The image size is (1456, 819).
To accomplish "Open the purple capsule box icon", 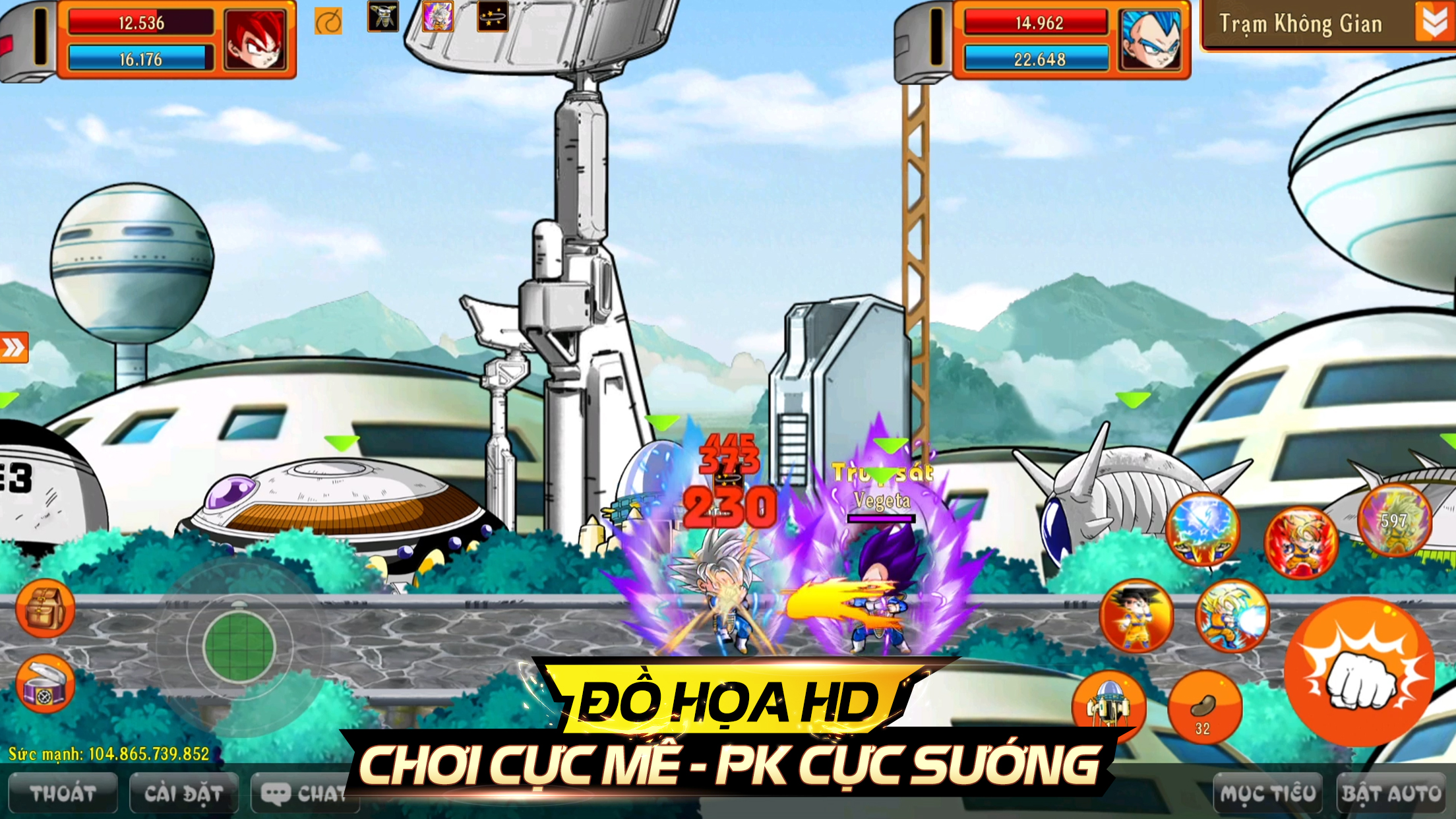I will click(45, 684).
